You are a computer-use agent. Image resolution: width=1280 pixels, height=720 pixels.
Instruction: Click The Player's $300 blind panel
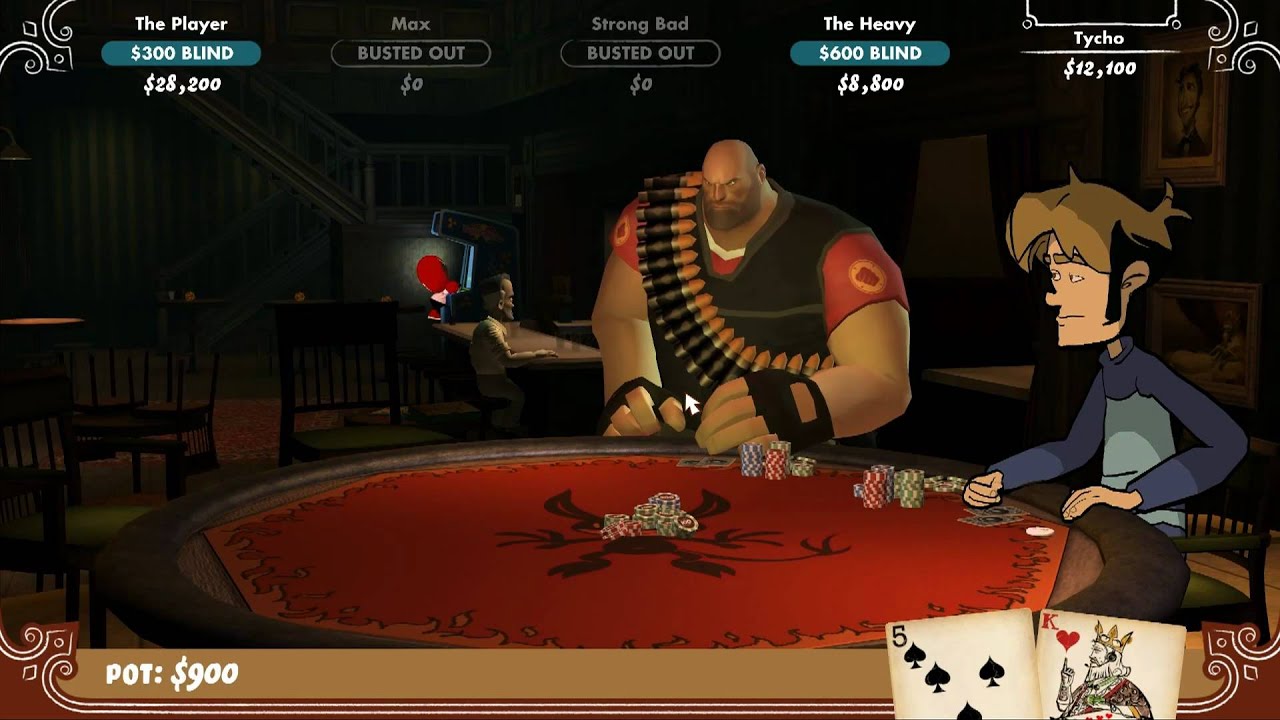(181, 53)
